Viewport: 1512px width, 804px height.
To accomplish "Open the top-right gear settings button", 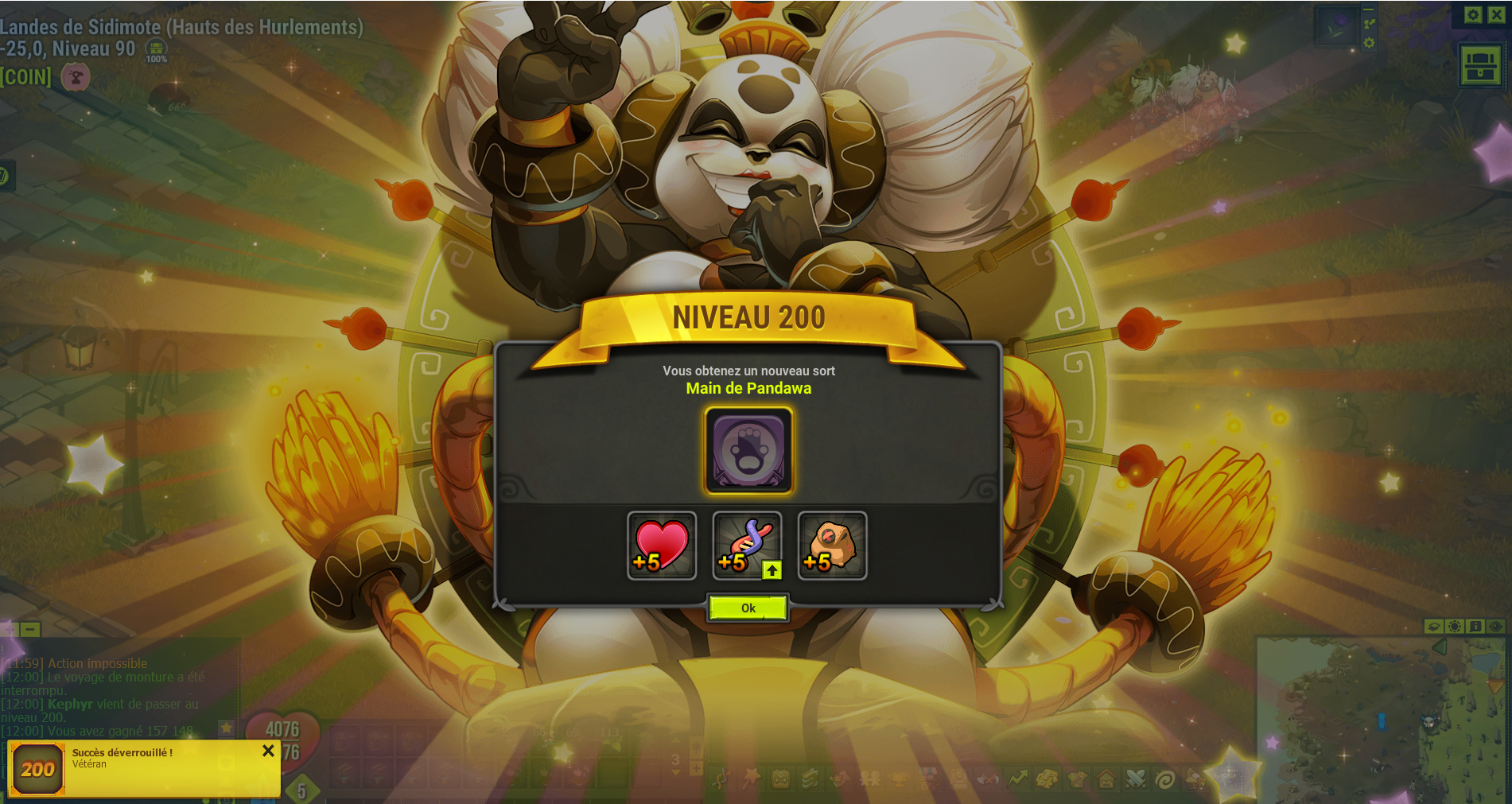I will [1473, 14].
